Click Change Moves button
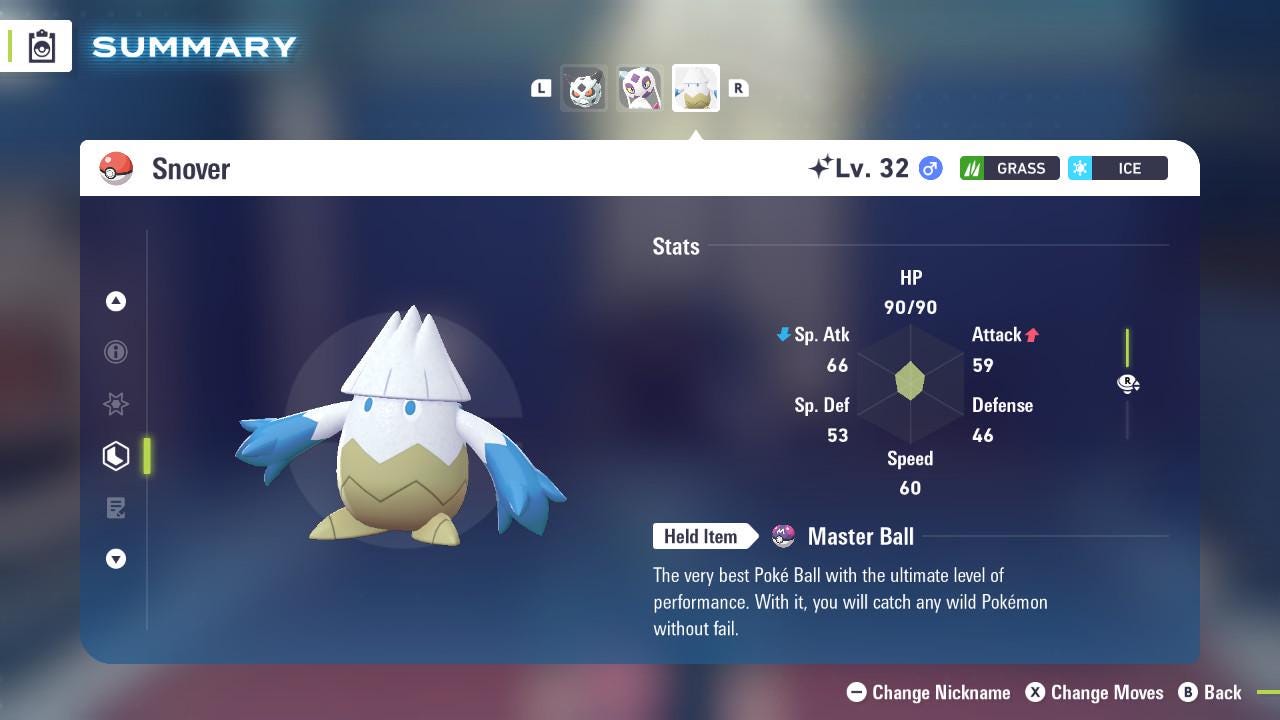Image resolution: width=1280 pixels, height=720 pixels. (x=1095, y=692)
